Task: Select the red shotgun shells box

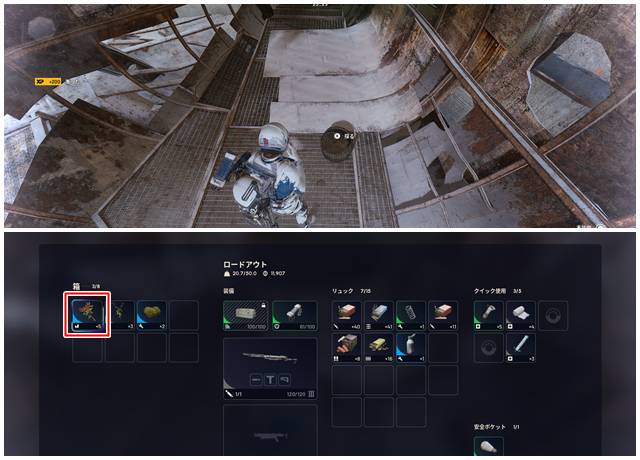Action: (x=346, y=346)
